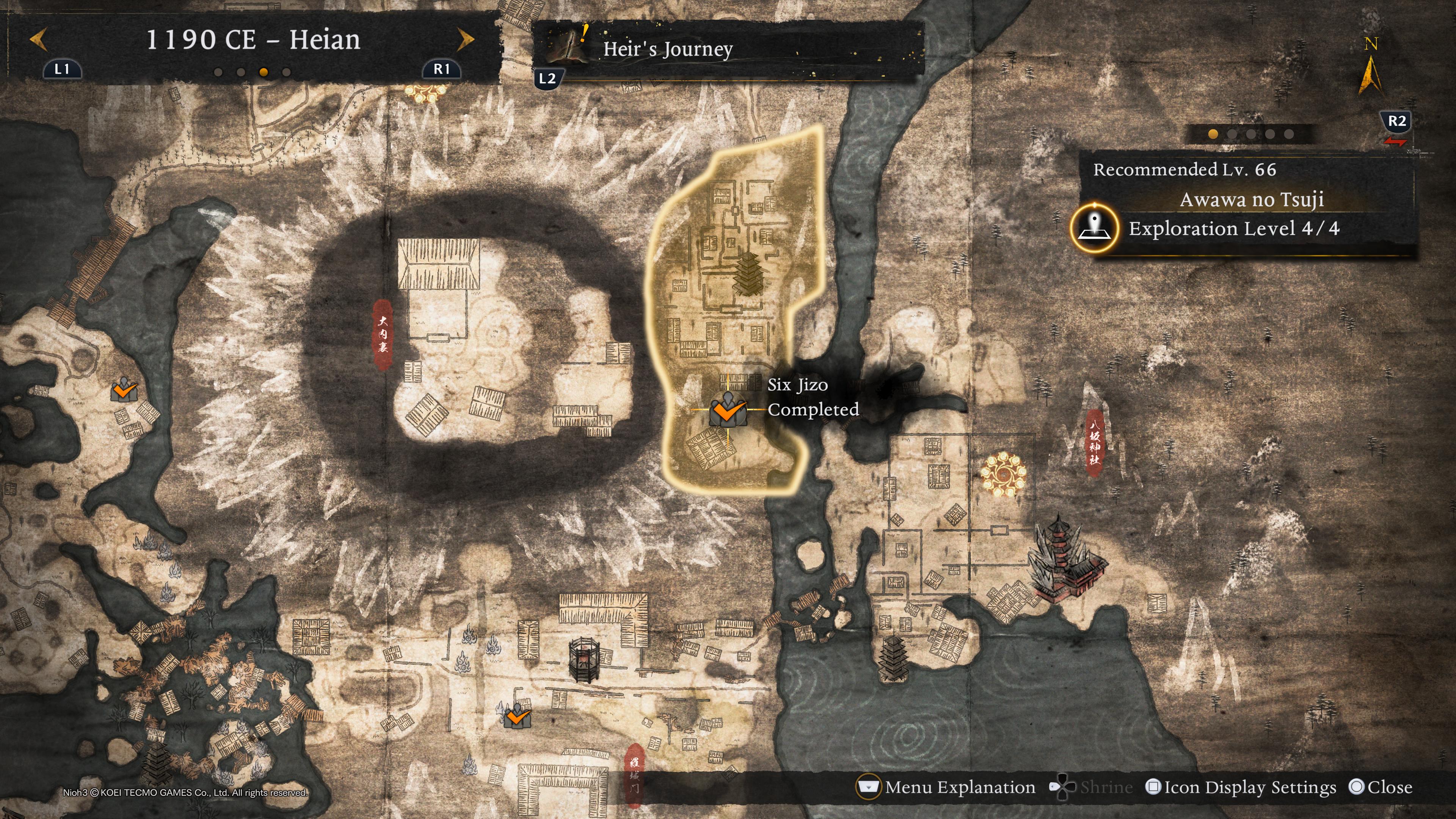This screenshot has width=1456, height=819.
Task: Click the right arrow to show next era
Action: (465, 39)
